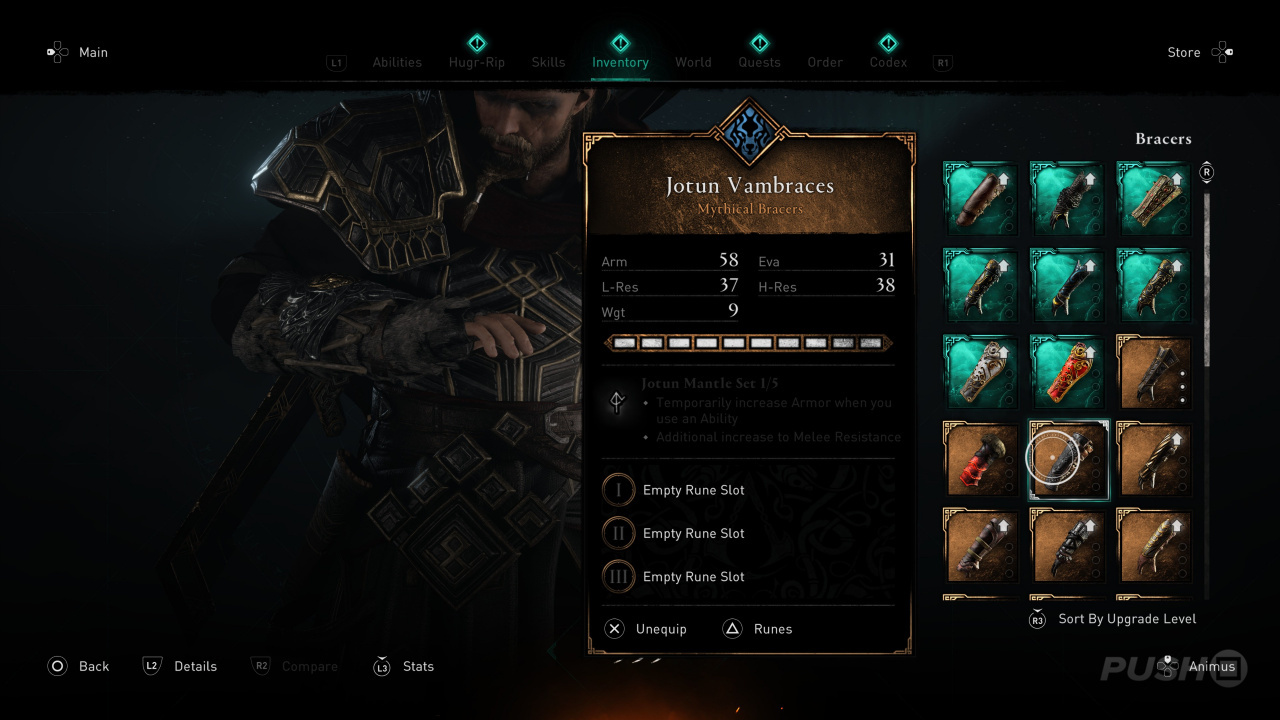Switch to the World tab
Viewport: 1280px width, 720px height.
point(693,62)
